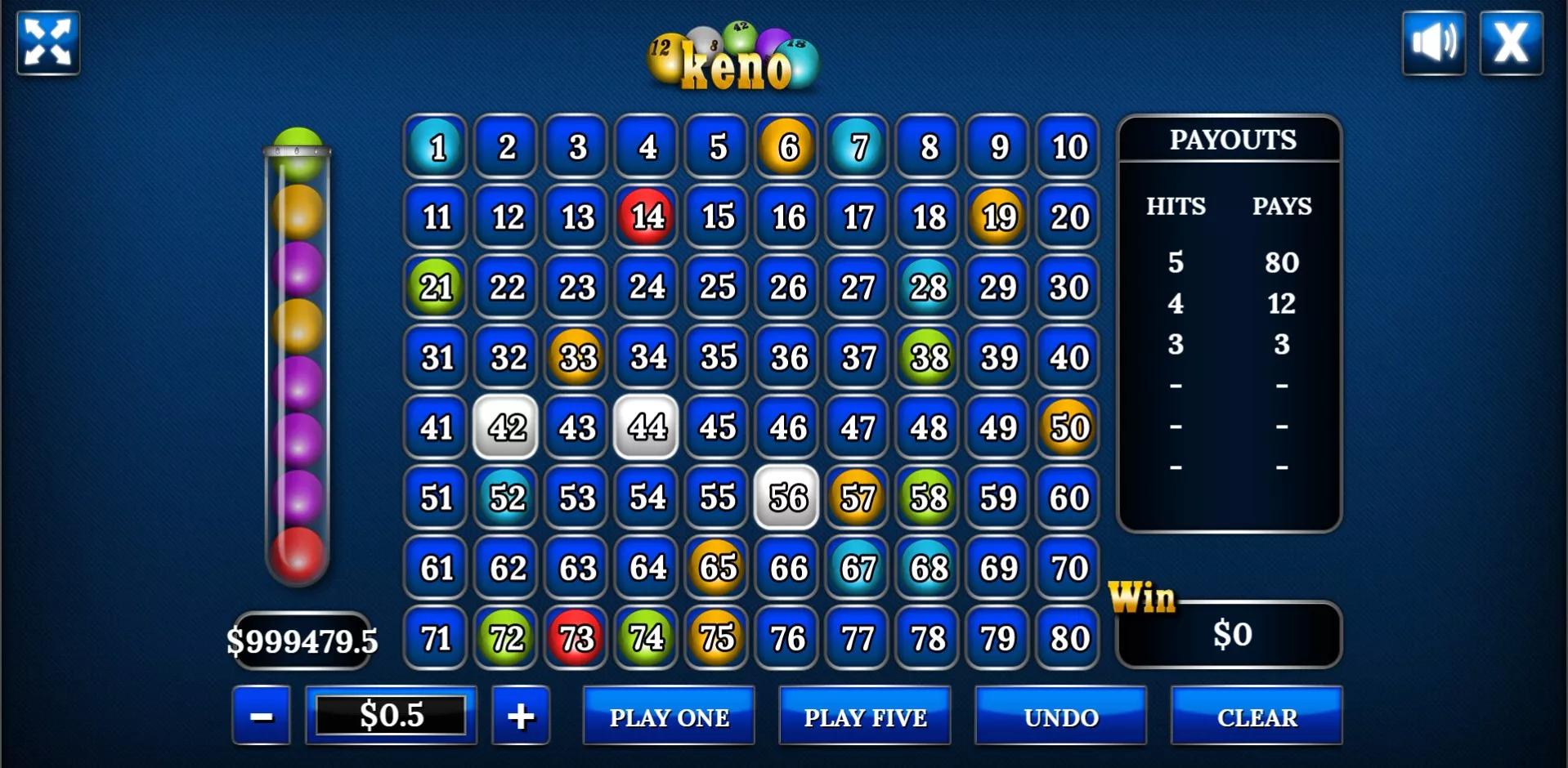
Task: Deselect the marked number 44
Action: (x=645, y=426)
